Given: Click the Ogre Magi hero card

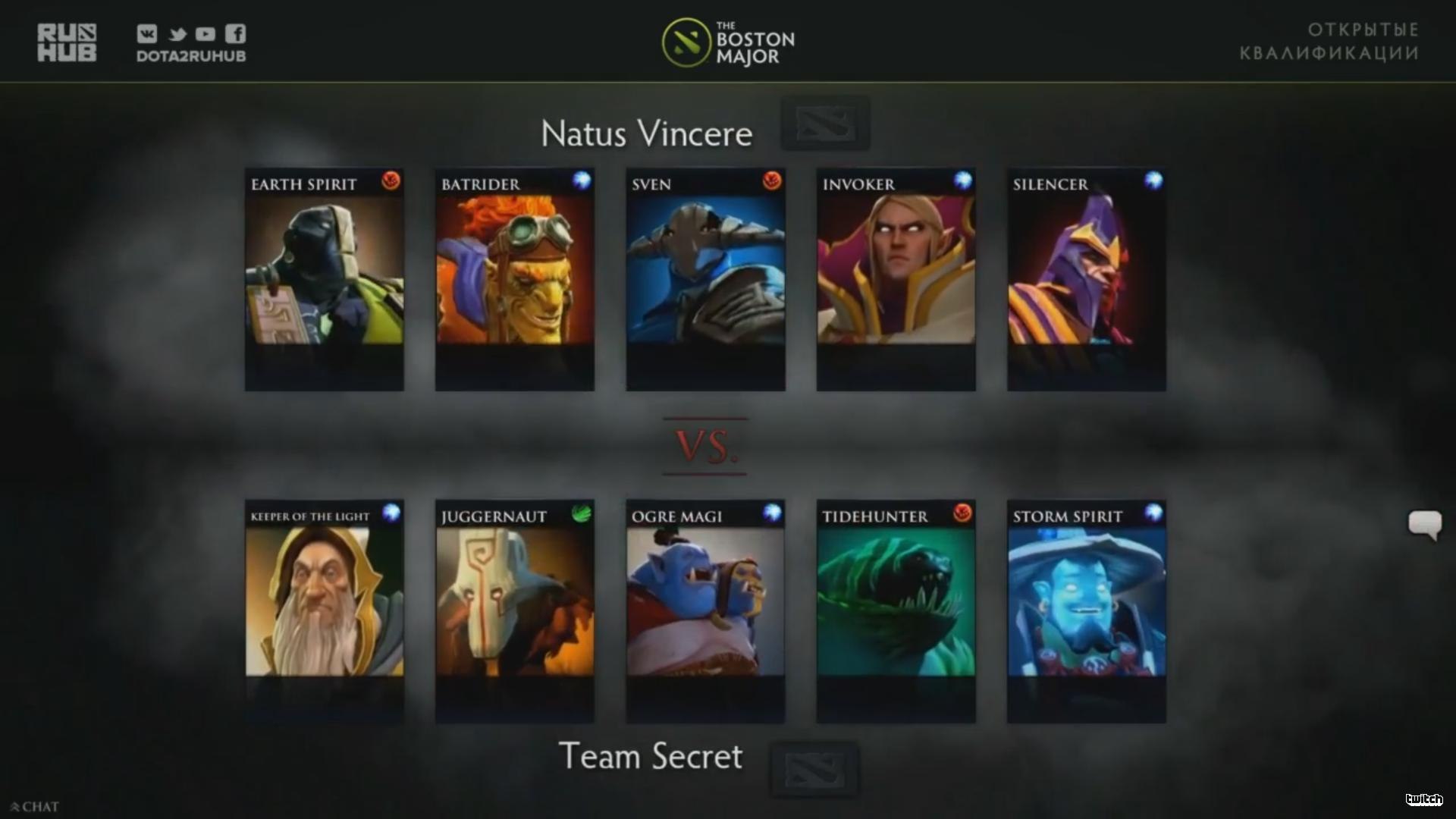Looking at the screenshot, I should coord(705,610).
